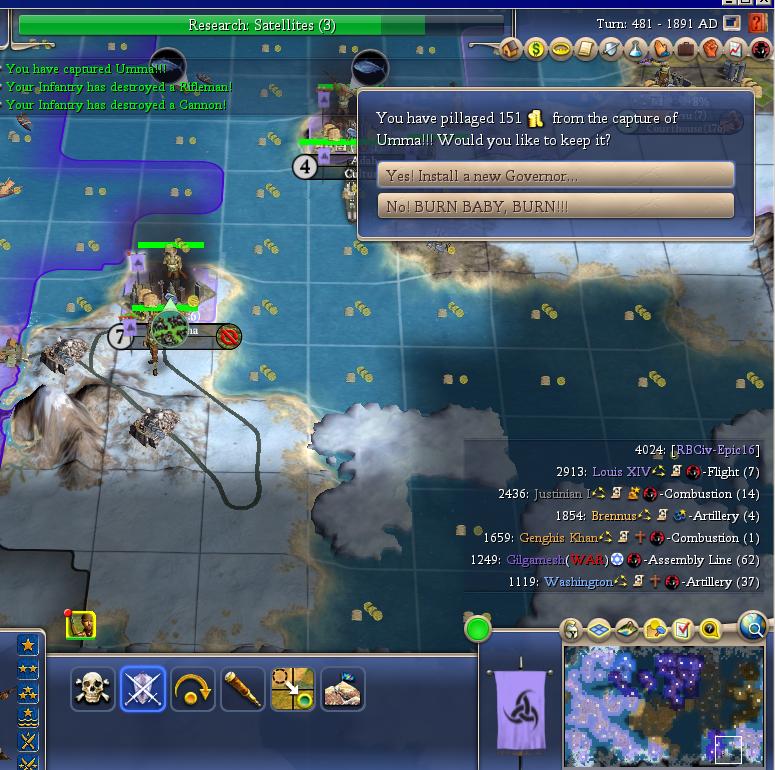Viewport: 775px width, 770px height.
Task: Select the crossed-swords shield action
Action: [x=143, y=689]
